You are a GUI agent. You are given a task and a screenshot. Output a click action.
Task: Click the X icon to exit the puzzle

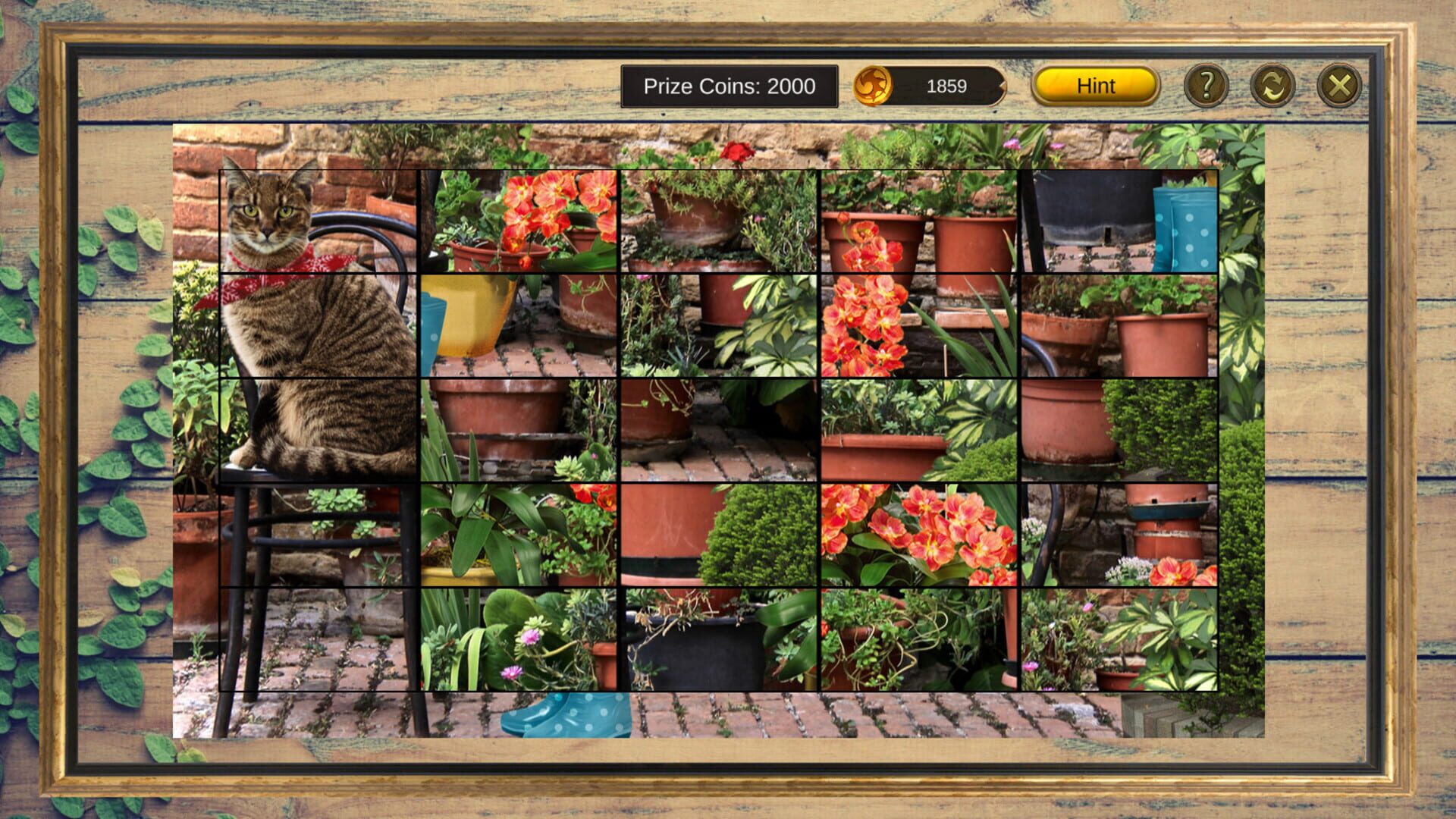(x=1338, y=86)
